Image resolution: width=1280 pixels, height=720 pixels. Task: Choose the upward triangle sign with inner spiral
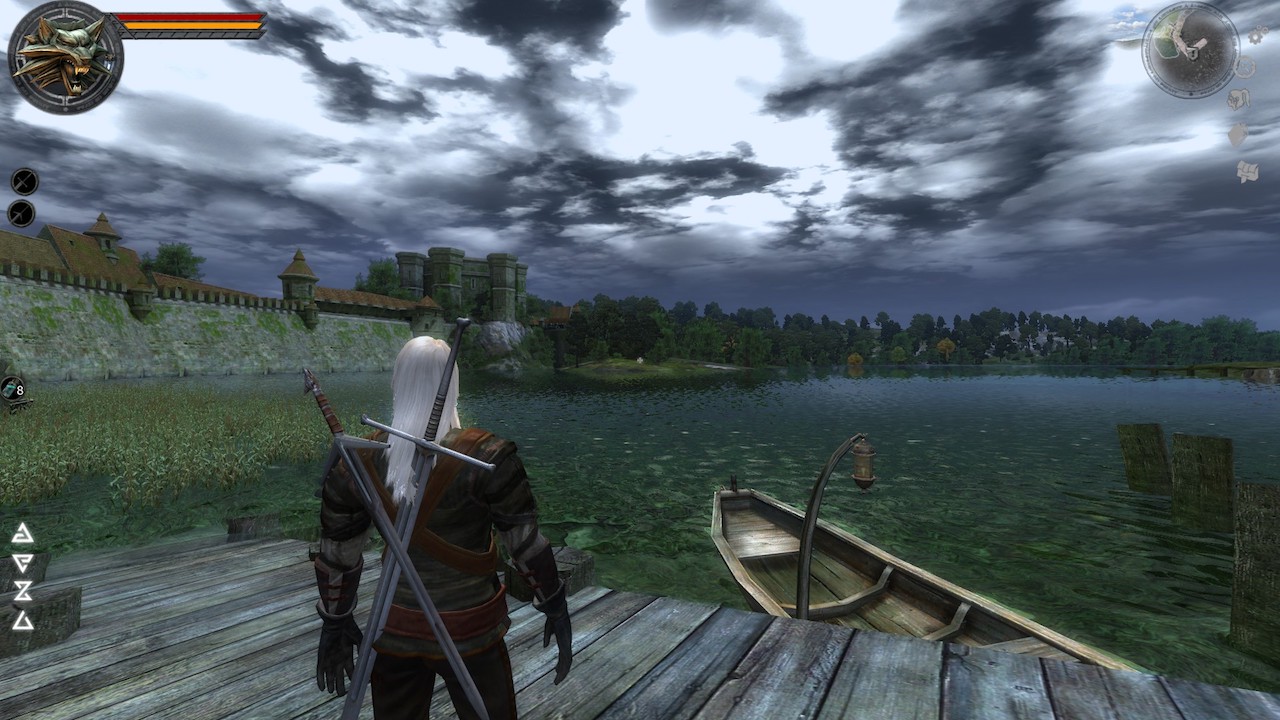[22, 534]
